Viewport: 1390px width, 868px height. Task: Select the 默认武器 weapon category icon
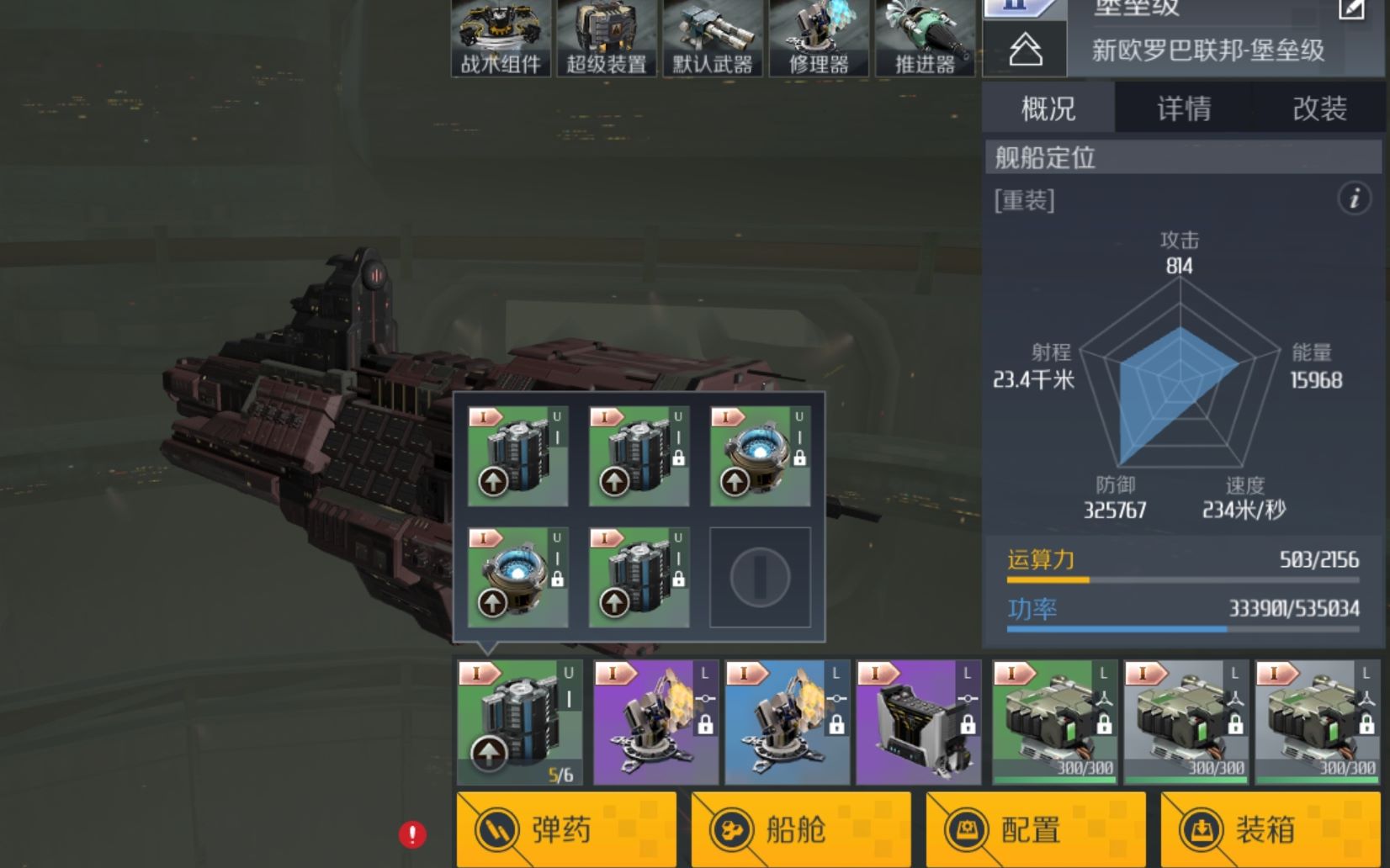(713, 38)
